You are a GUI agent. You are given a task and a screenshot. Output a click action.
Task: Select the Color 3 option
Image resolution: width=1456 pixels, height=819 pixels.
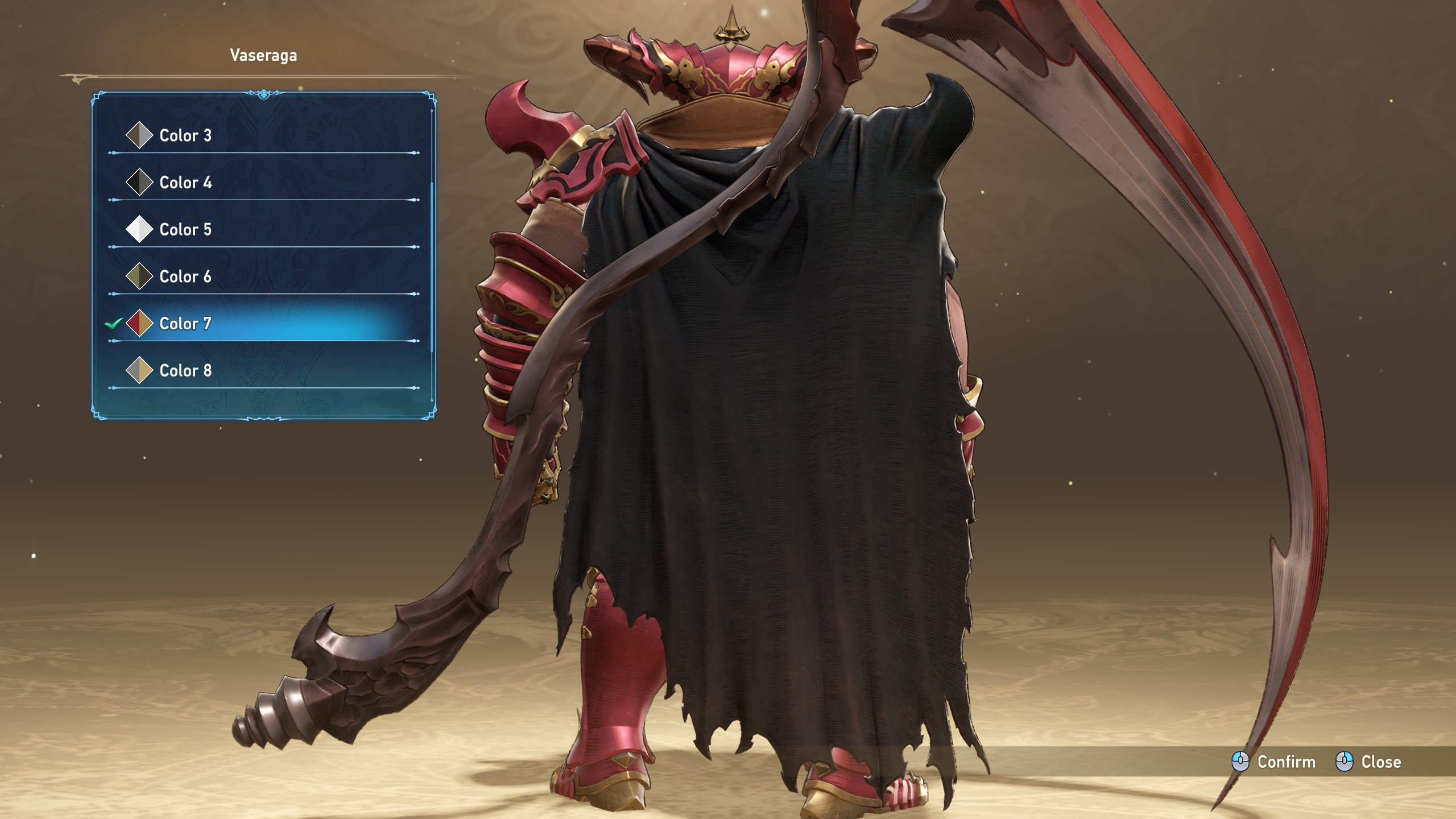tap(185, 135)
